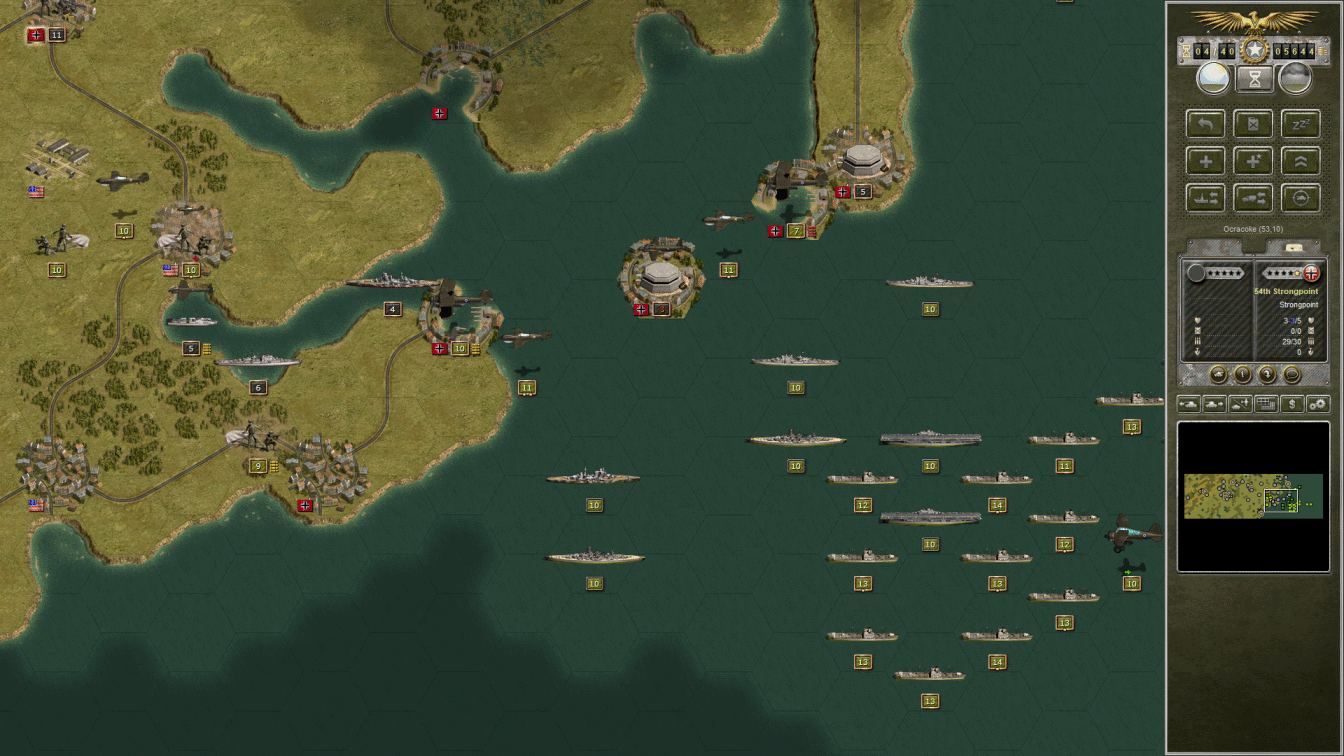
Task: Click the chat bubble icon under the unit card
Action: click(1290, 374)
